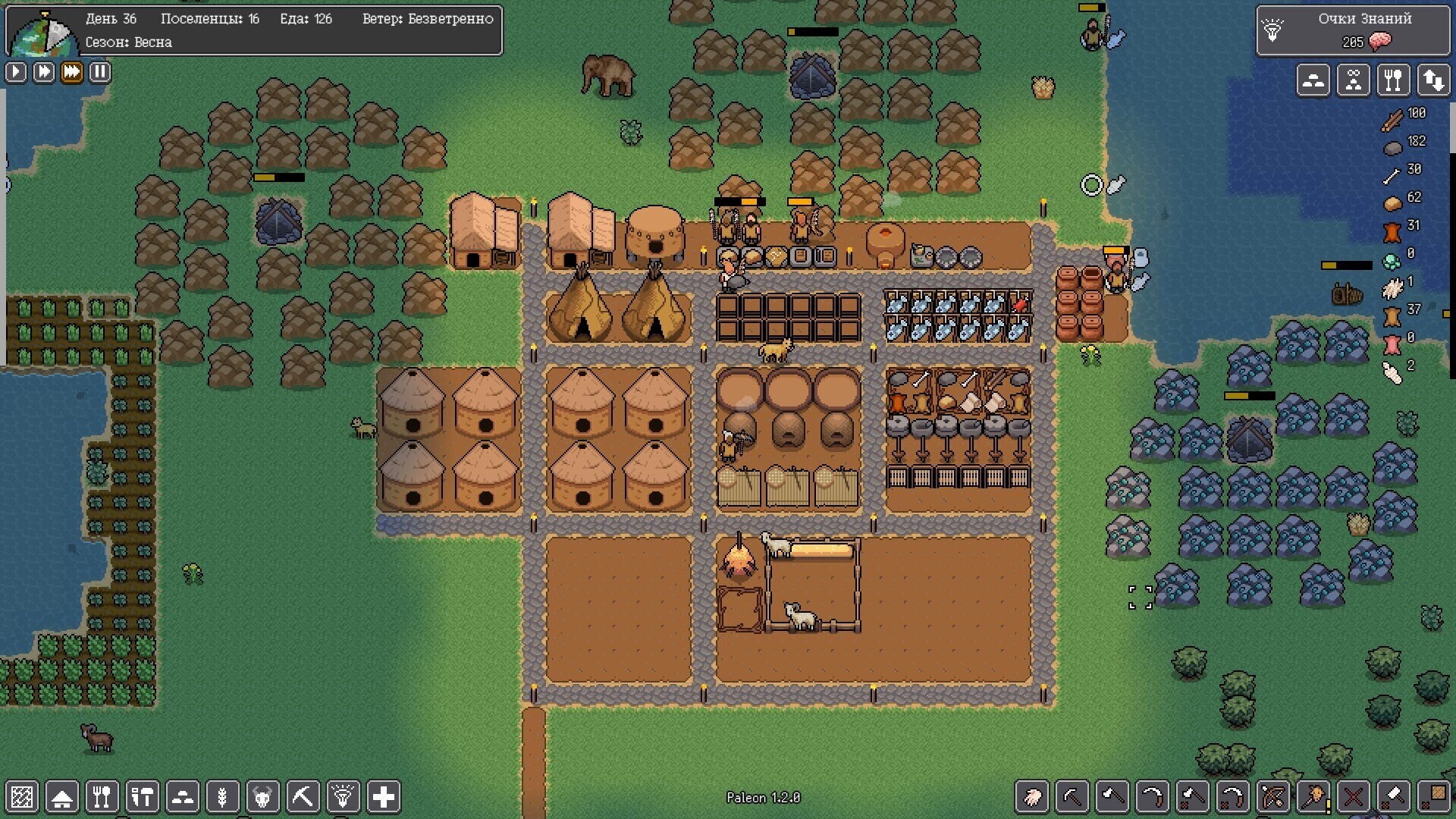Open the up-down arrows priority menu
This screenshot has height=819, width=1456.
click(1433, 80)
